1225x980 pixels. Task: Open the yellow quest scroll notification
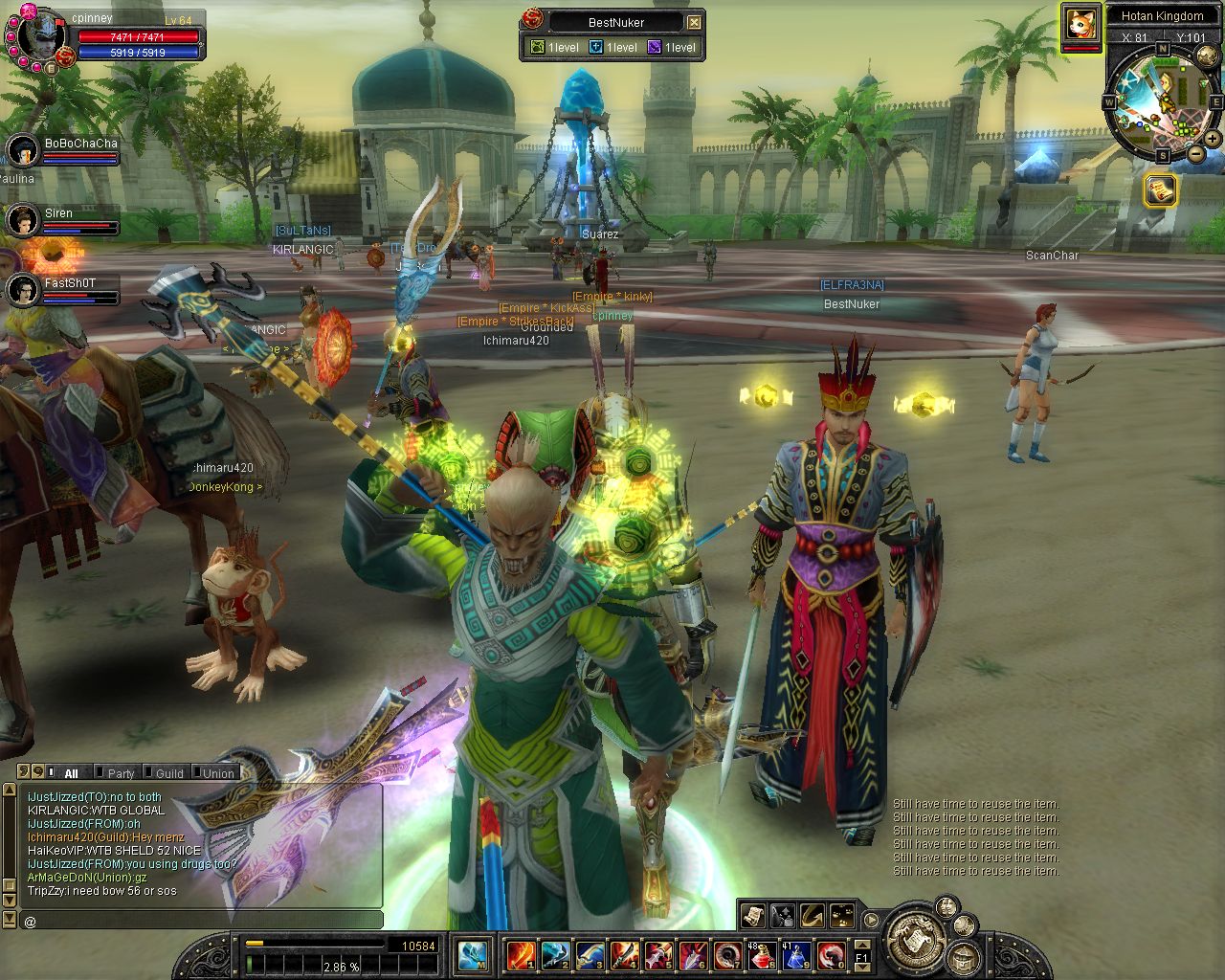(x=1160, y=189)
